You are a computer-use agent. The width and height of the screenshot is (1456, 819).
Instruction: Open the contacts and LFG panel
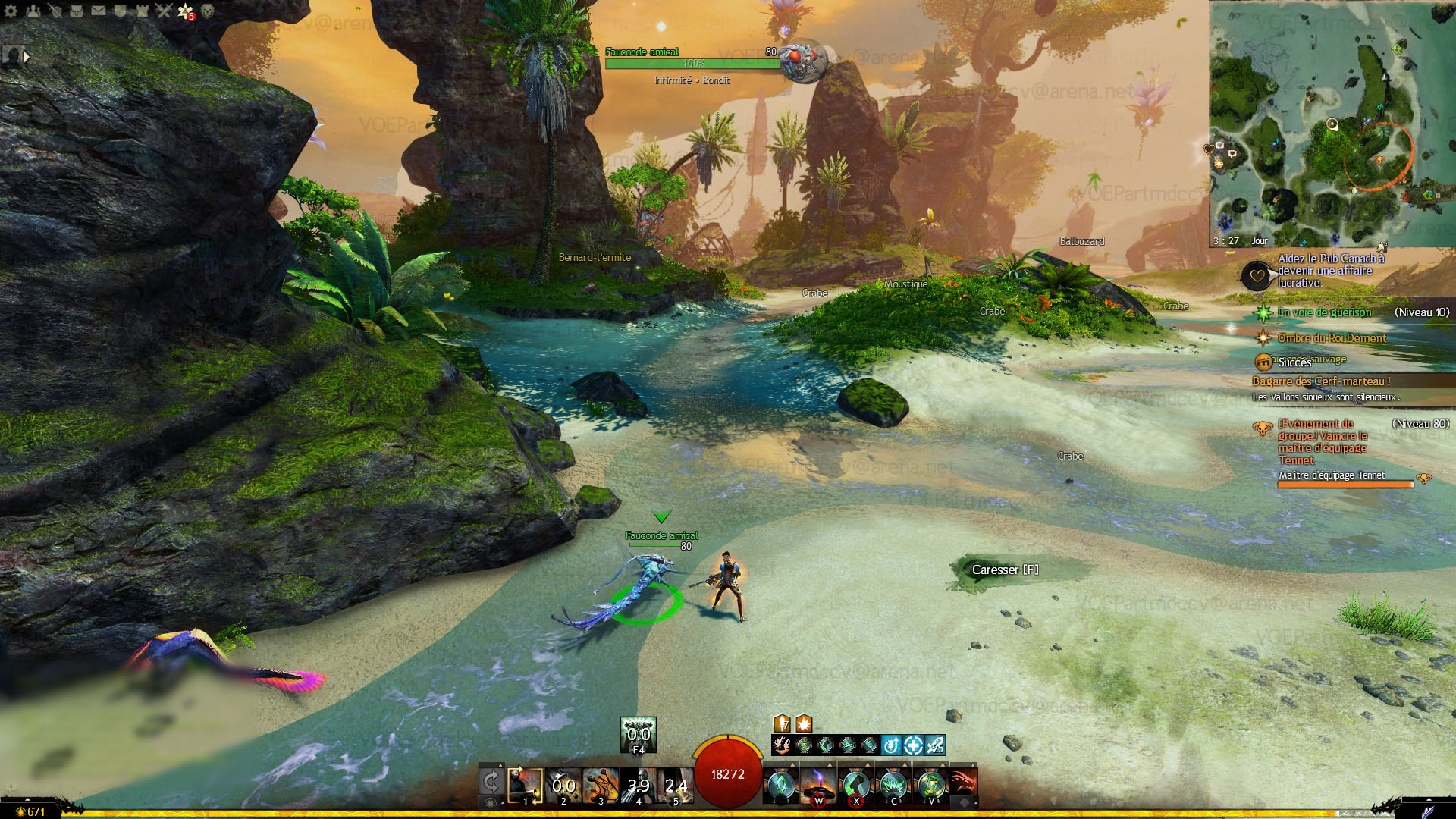[x=33, y=11]
